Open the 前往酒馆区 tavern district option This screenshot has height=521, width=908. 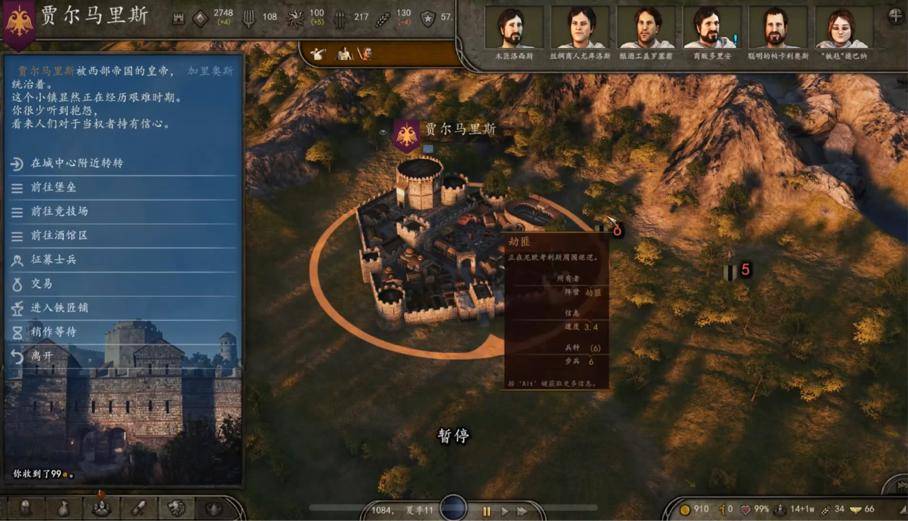tap(60, 235)
